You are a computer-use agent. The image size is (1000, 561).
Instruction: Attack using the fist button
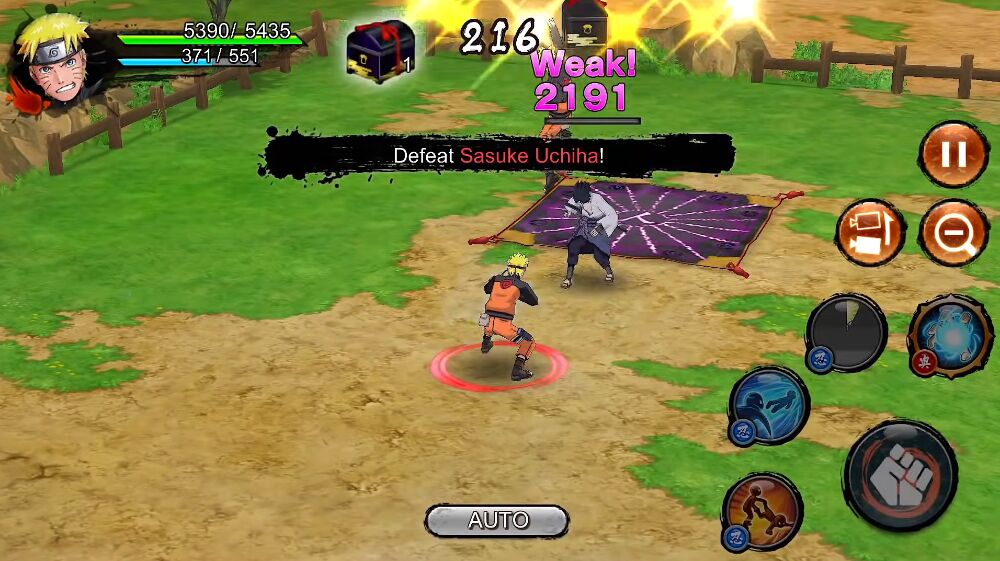[900, 474]
